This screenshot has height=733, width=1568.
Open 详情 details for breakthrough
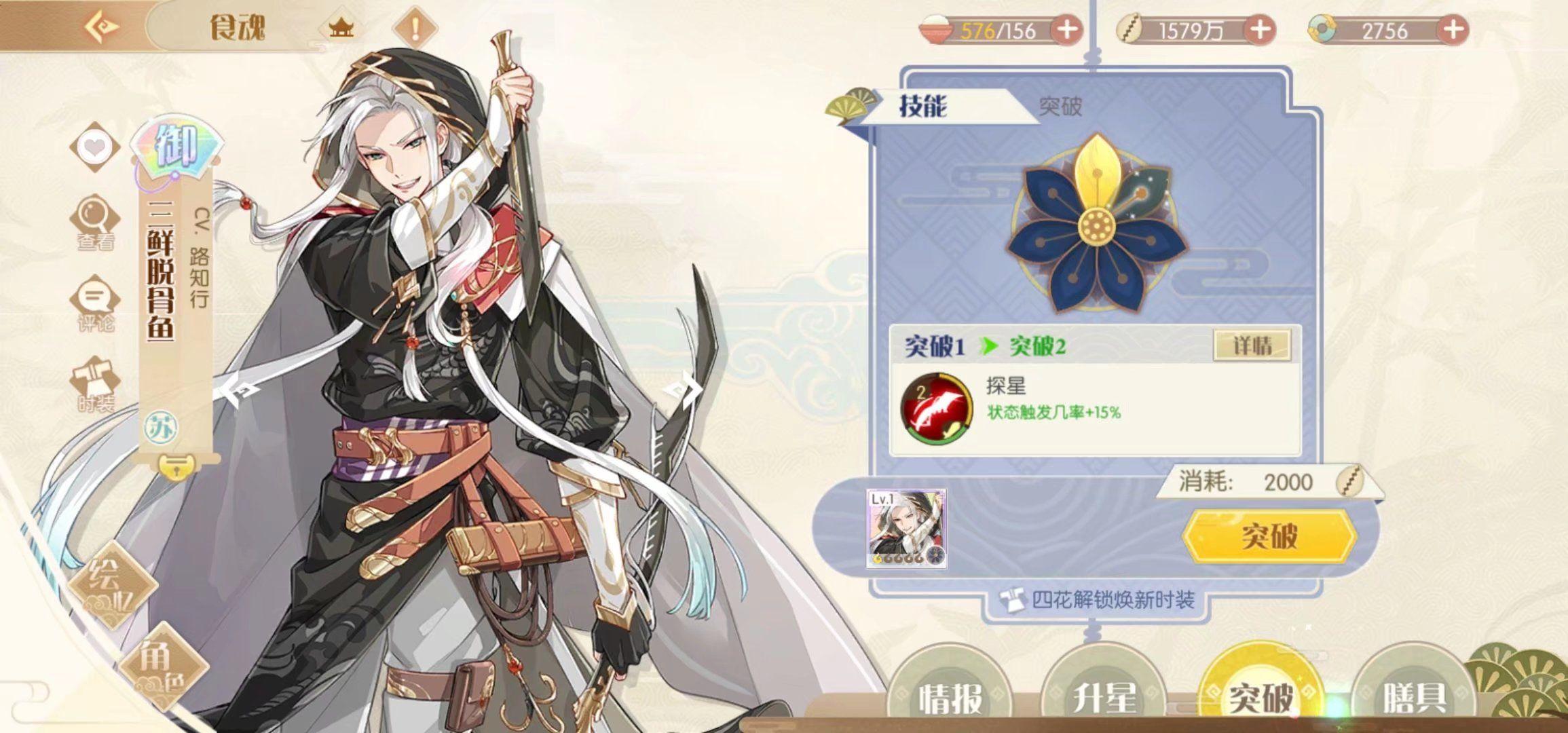point(1252,345)
